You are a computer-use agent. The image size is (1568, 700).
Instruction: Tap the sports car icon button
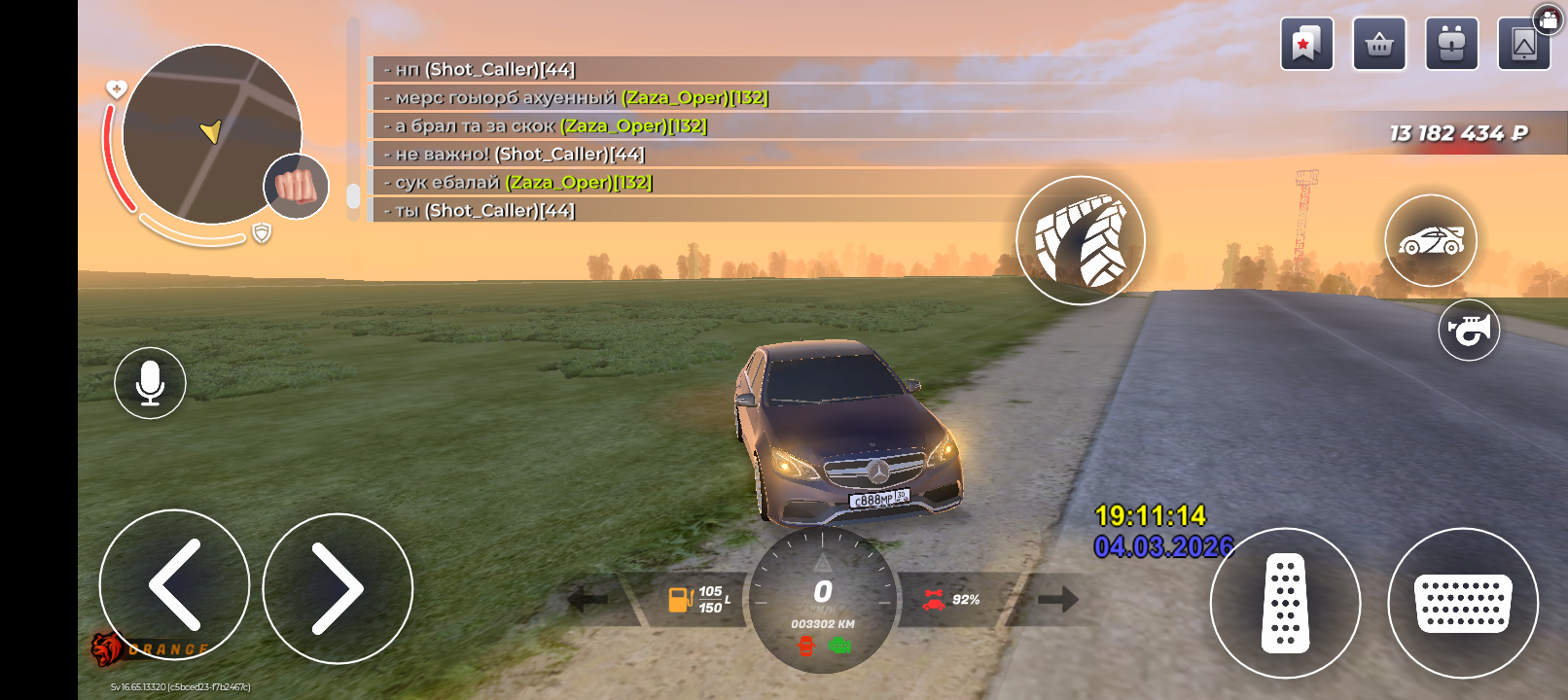(1430, 240)
